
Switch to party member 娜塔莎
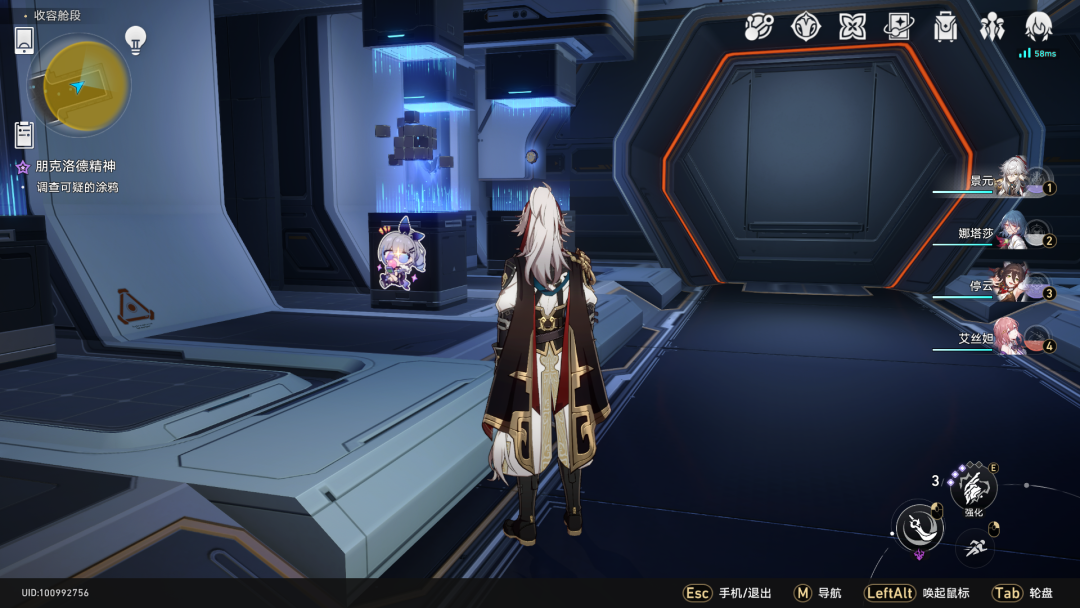(1009, 234)
